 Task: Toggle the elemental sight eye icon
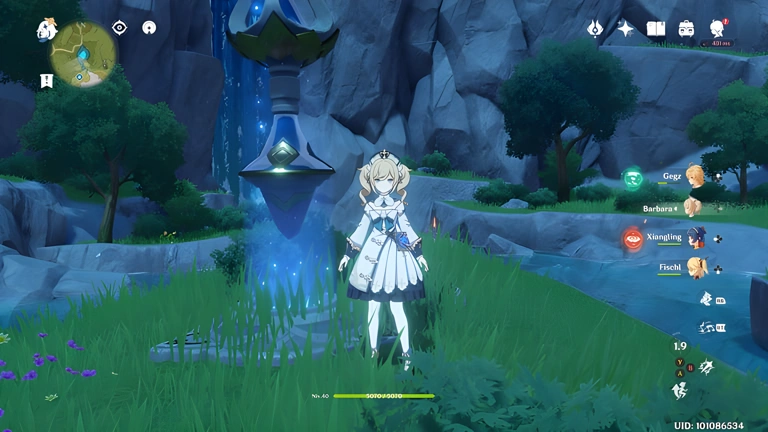coord(120,28)
